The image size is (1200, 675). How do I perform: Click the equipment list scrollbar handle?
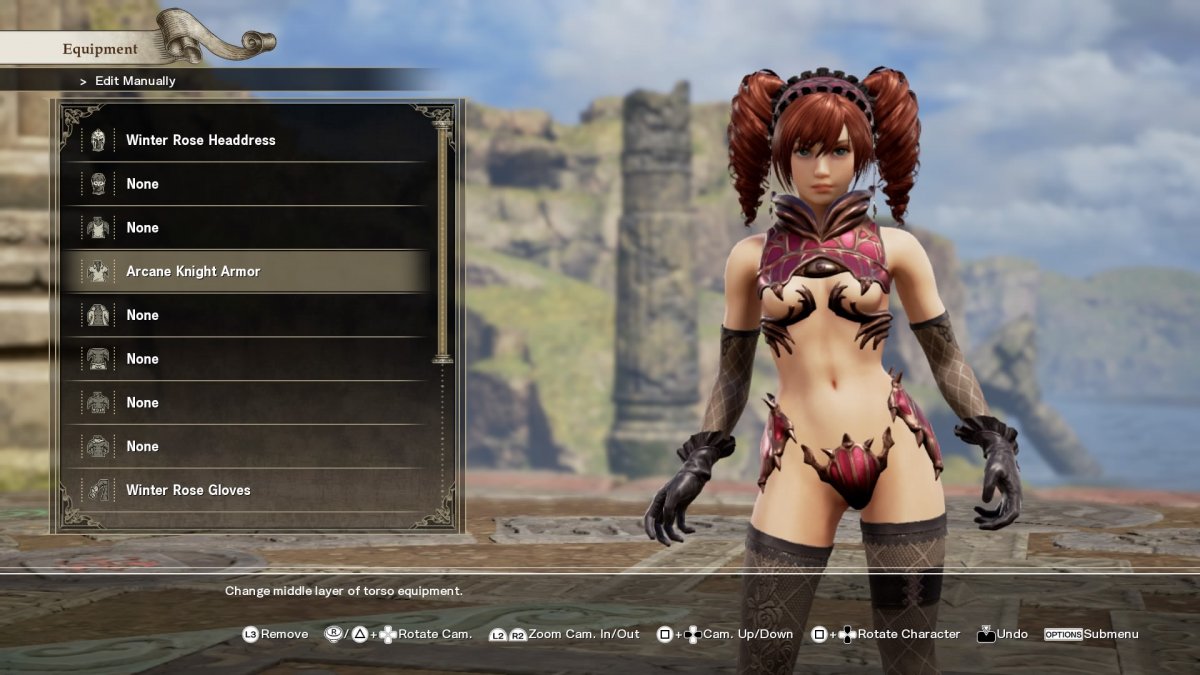pyautogui.click(x=442, y=240)
